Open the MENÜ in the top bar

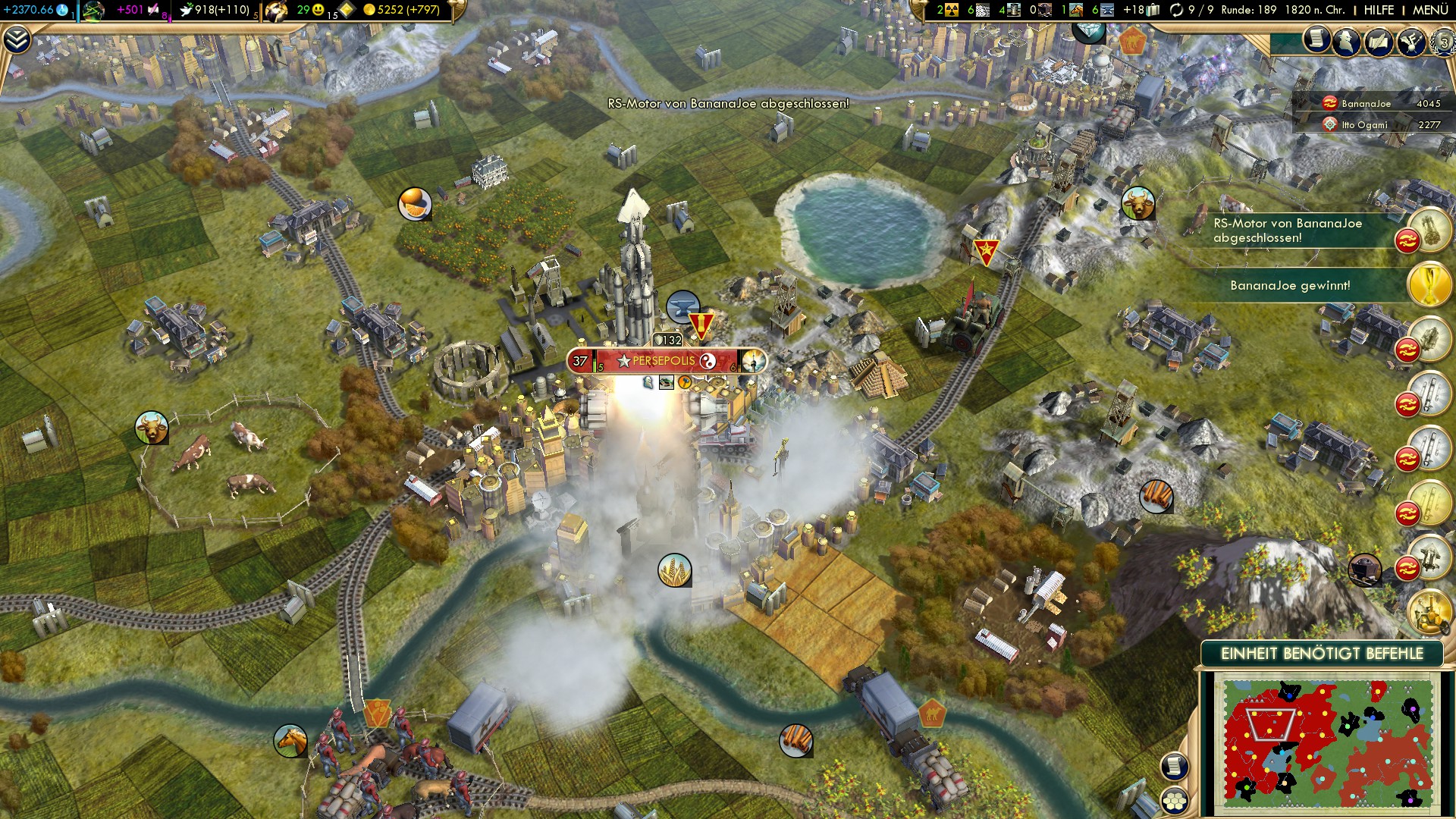coord(1430,10)
